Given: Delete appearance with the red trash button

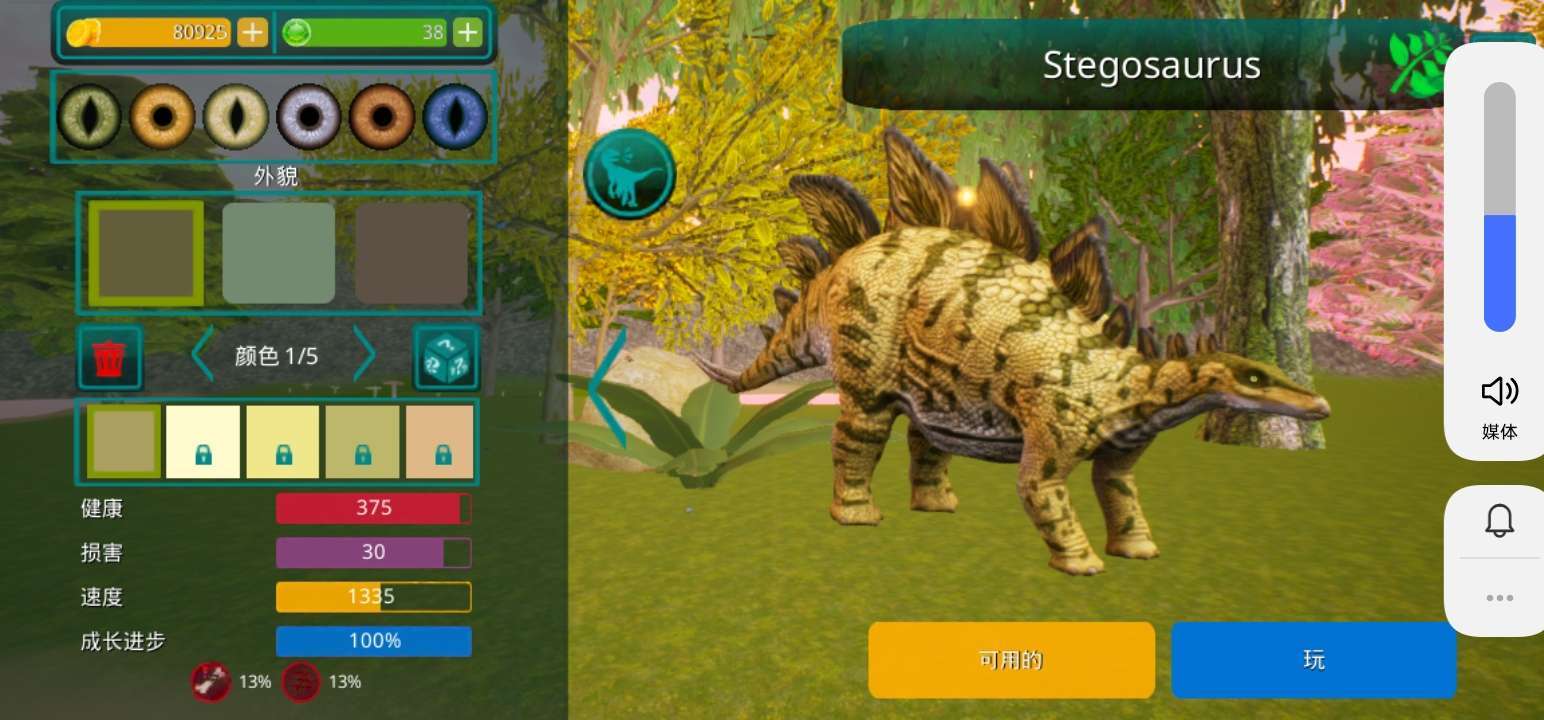Looking at the screenshot, I should tap(110, 357).
